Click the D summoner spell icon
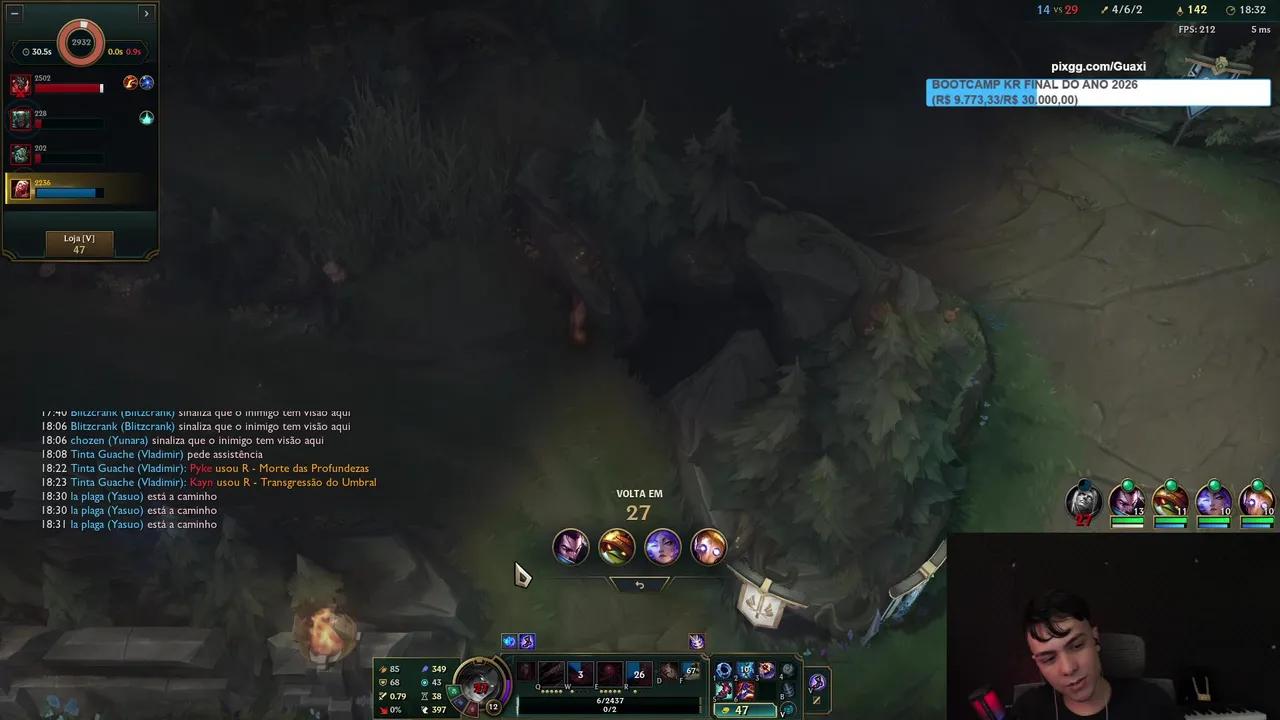The height and width of the screenshot is (720, 1280). click(x=668, y=672)
